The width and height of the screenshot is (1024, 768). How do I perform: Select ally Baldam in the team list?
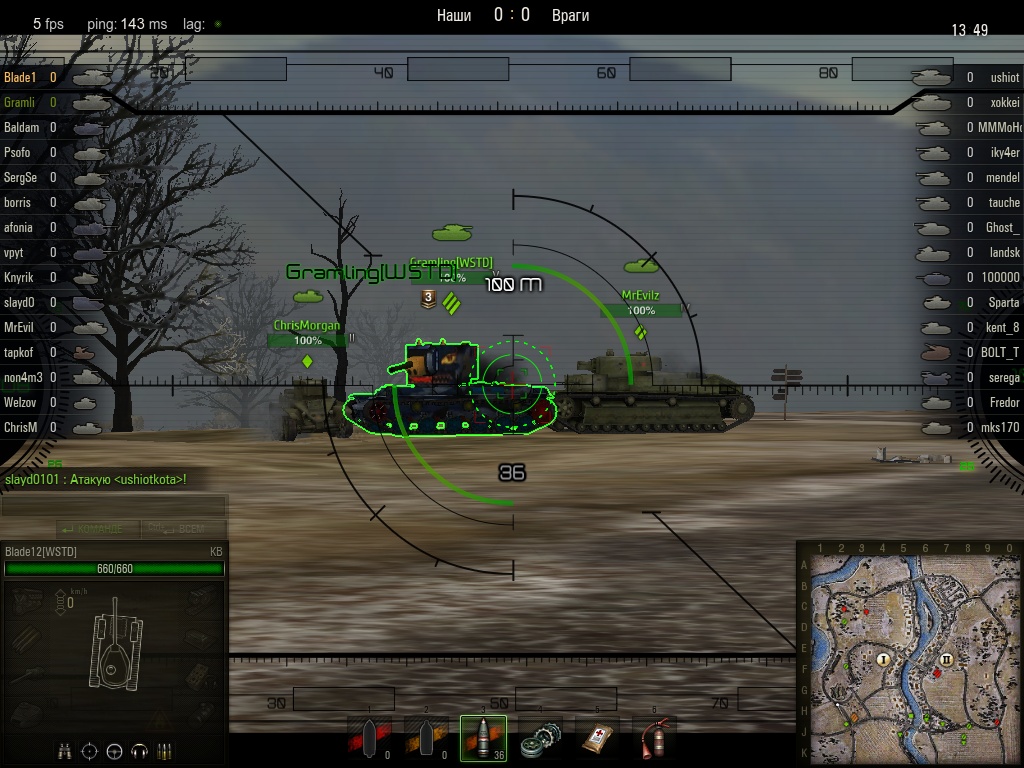pyautogui.click(x=22, y=127)
